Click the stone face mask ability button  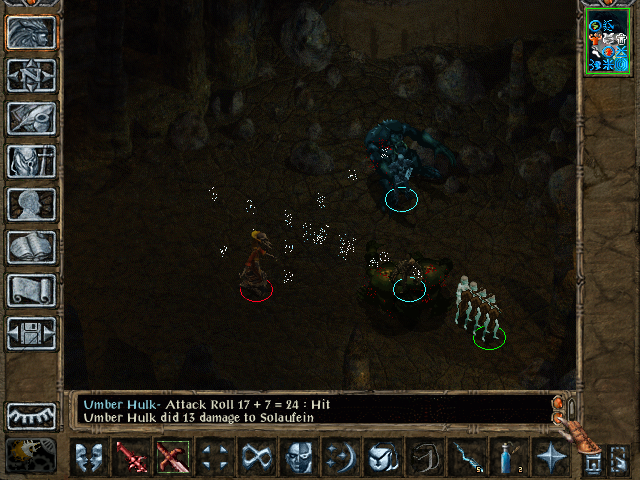coord(298,459)
